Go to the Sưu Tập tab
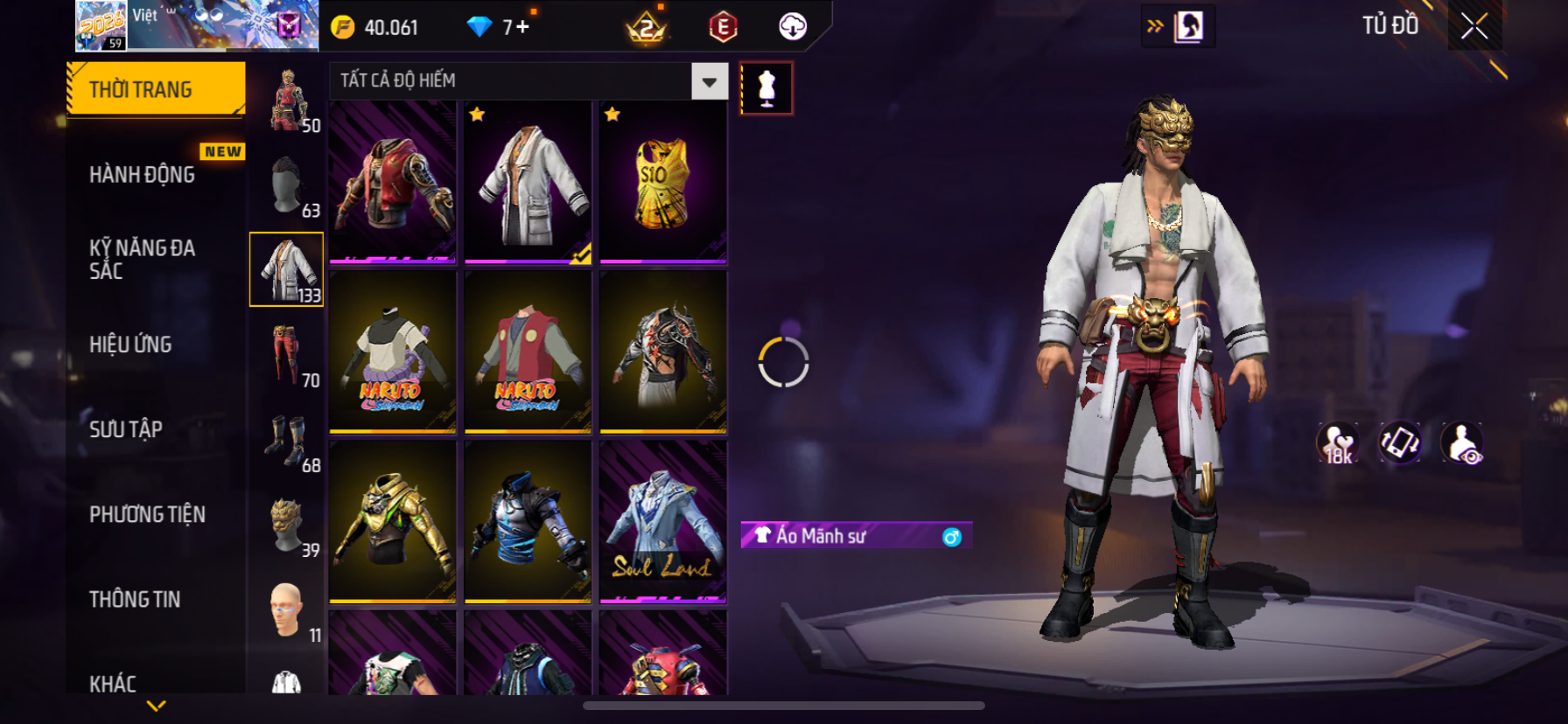This screenshot has height=724, width=1568. (x=126, y=429)
